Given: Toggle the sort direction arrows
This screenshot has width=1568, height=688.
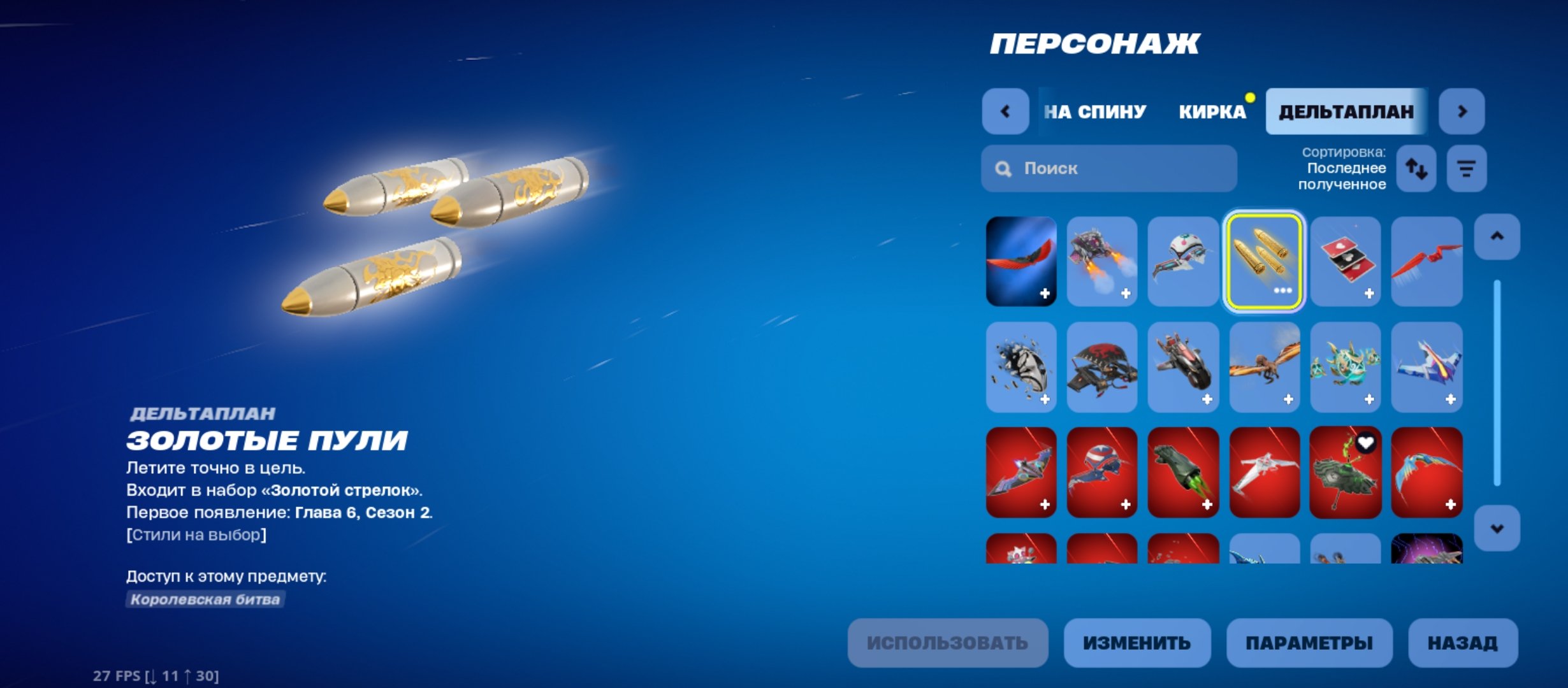Looking at the screenshot, I should tap(1415, 168).
